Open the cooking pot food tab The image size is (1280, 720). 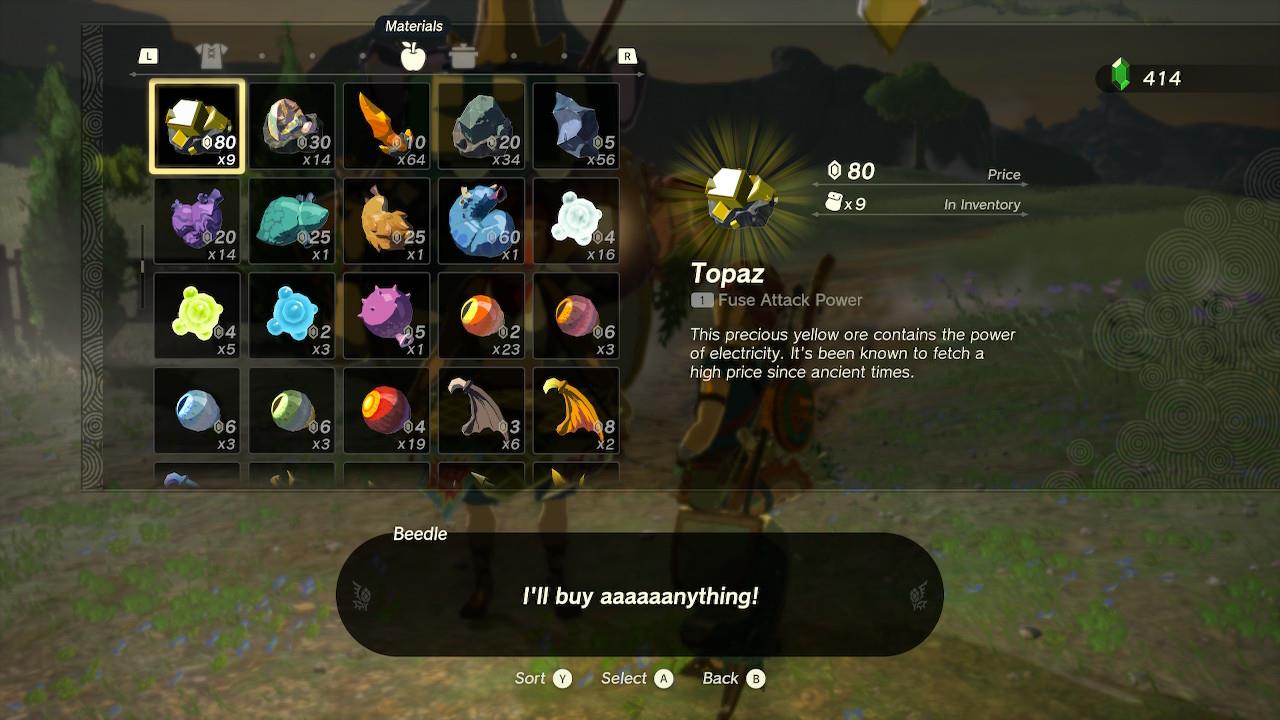coord(463,56)
